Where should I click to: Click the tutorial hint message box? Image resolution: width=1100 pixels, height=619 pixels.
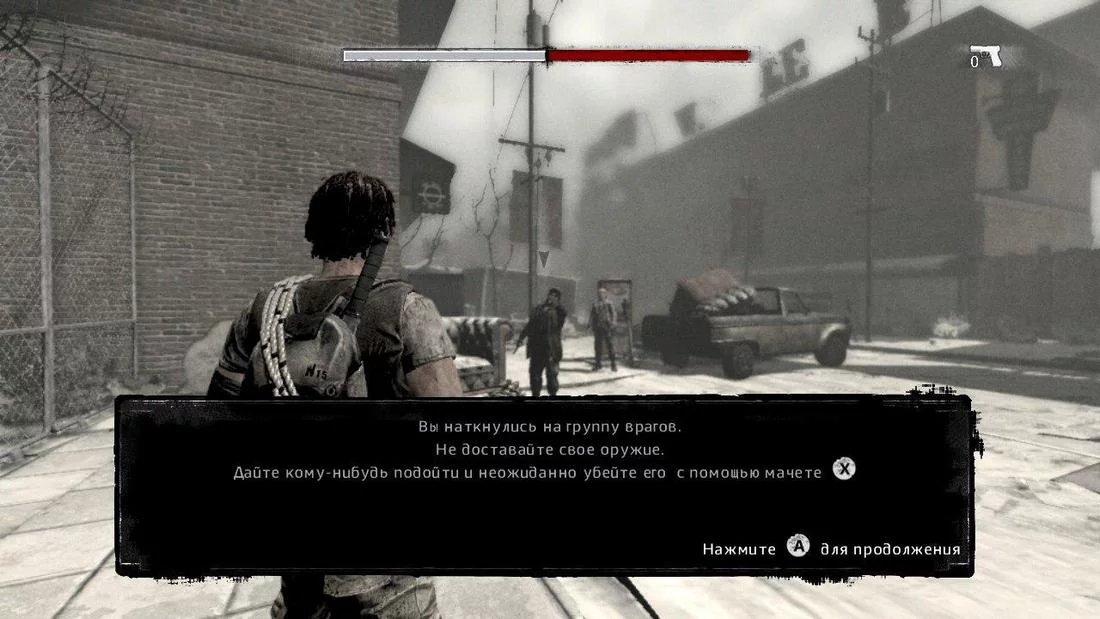[544, 486]
